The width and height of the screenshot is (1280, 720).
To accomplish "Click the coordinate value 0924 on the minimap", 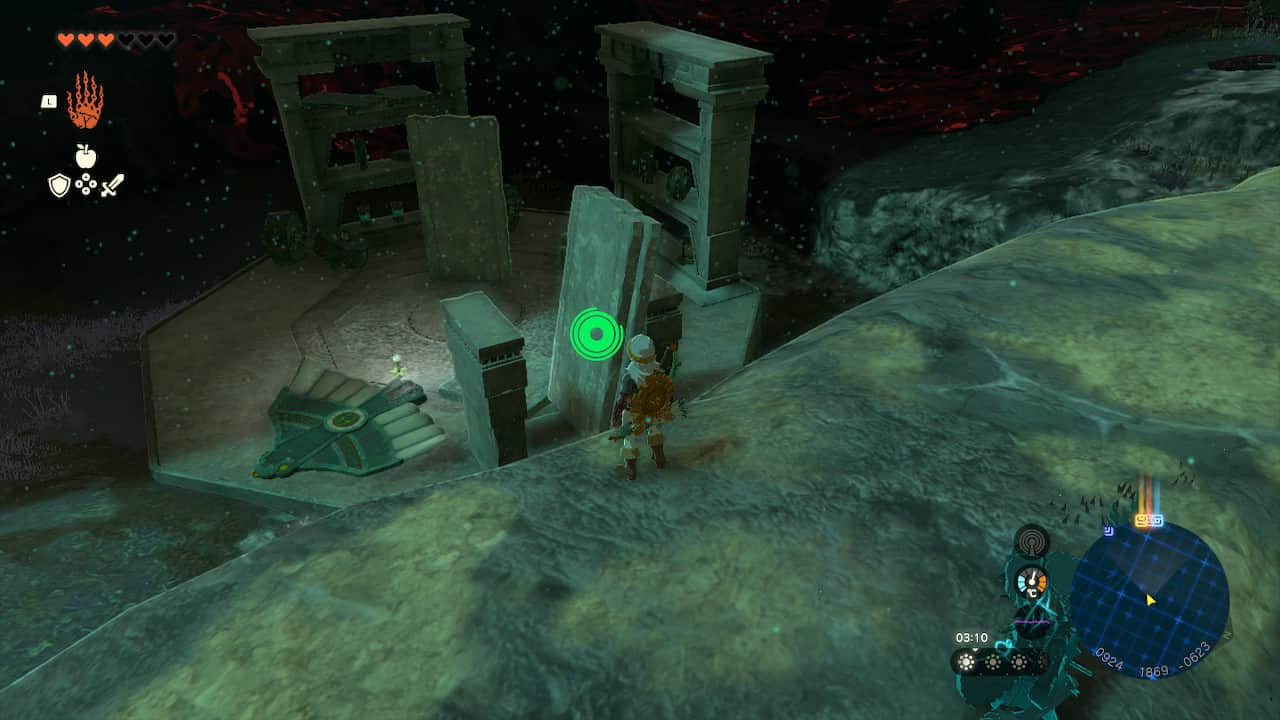I will 1108,660.
